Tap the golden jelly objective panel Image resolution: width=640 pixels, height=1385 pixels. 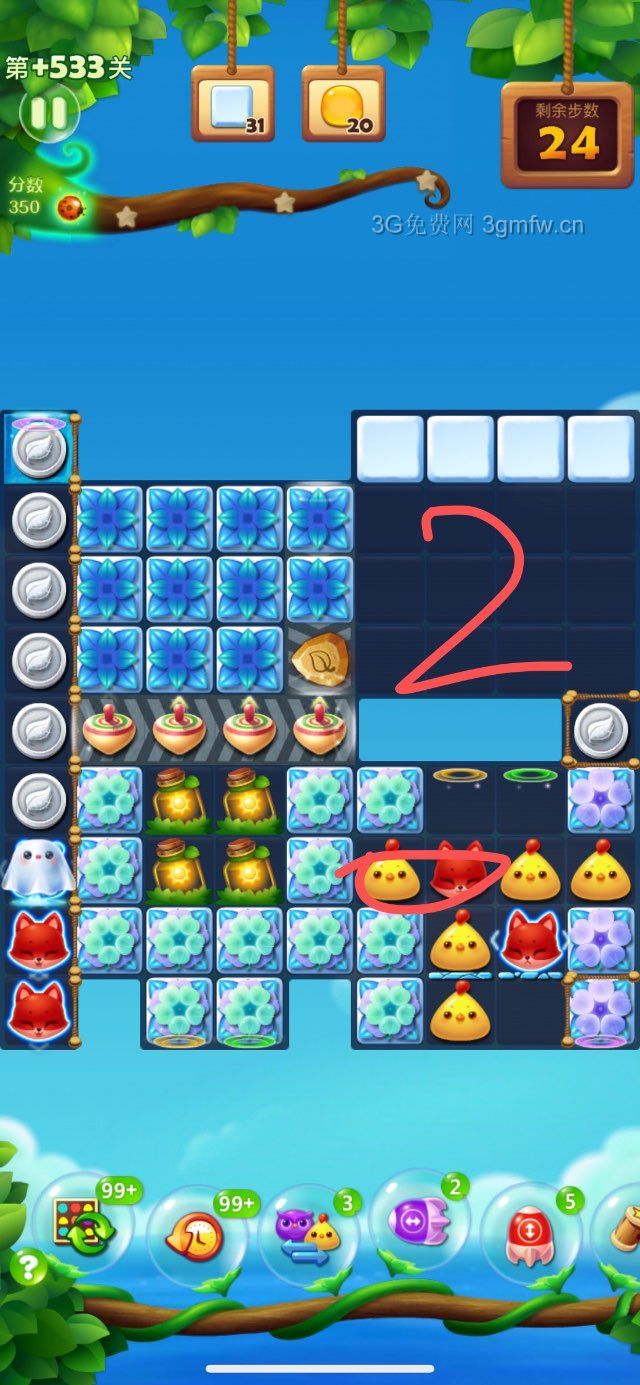343,104
